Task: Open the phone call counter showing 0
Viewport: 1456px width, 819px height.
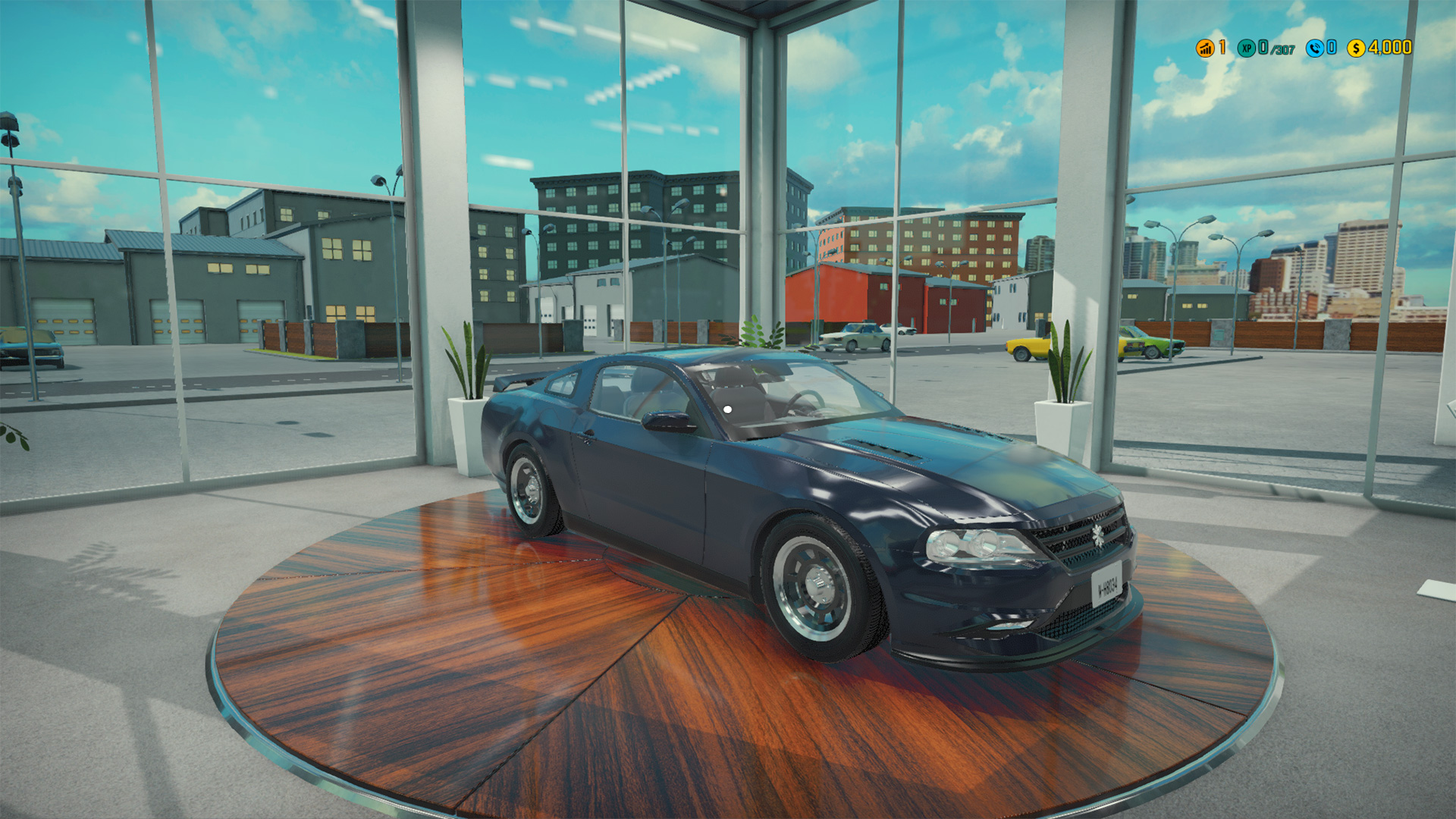Action: [1331, 48]
